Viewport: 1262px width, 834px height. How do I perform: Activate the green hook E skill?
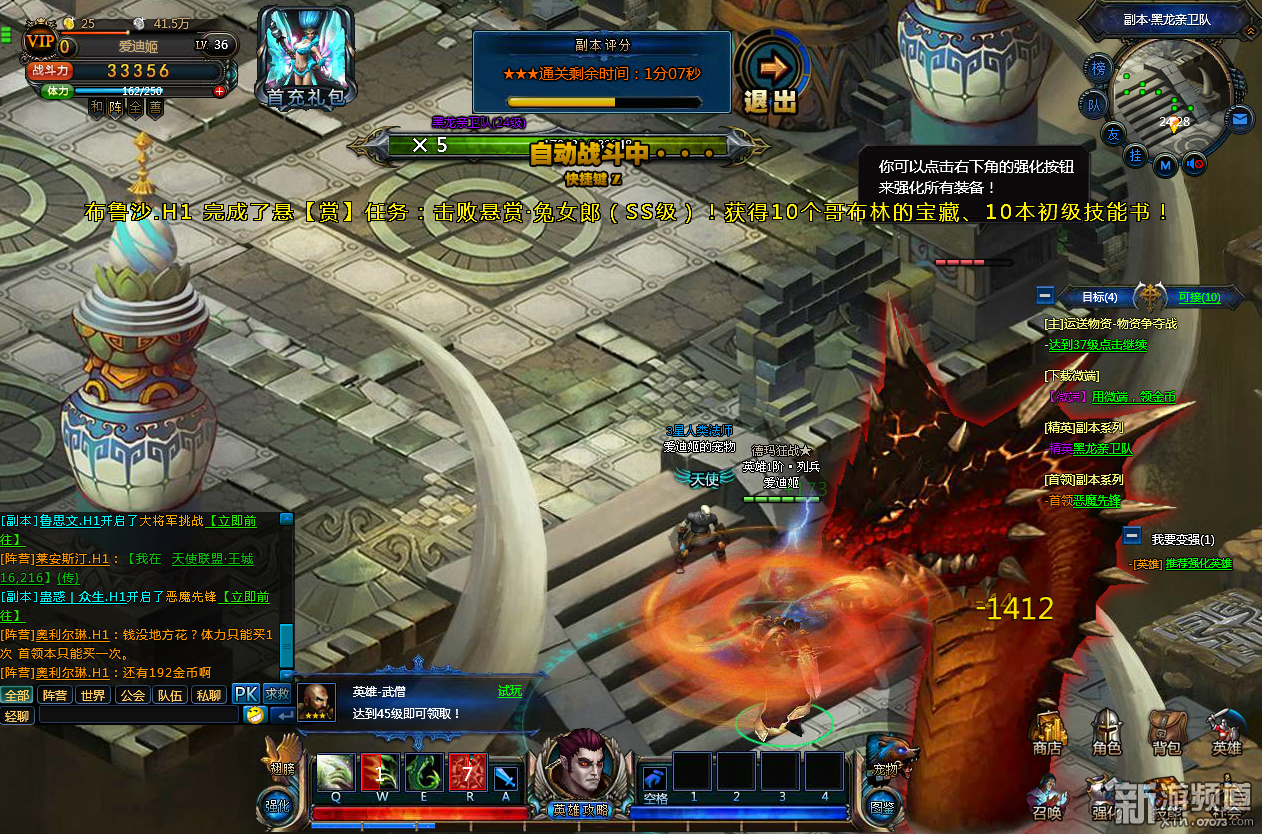click(x=424, y=774)
